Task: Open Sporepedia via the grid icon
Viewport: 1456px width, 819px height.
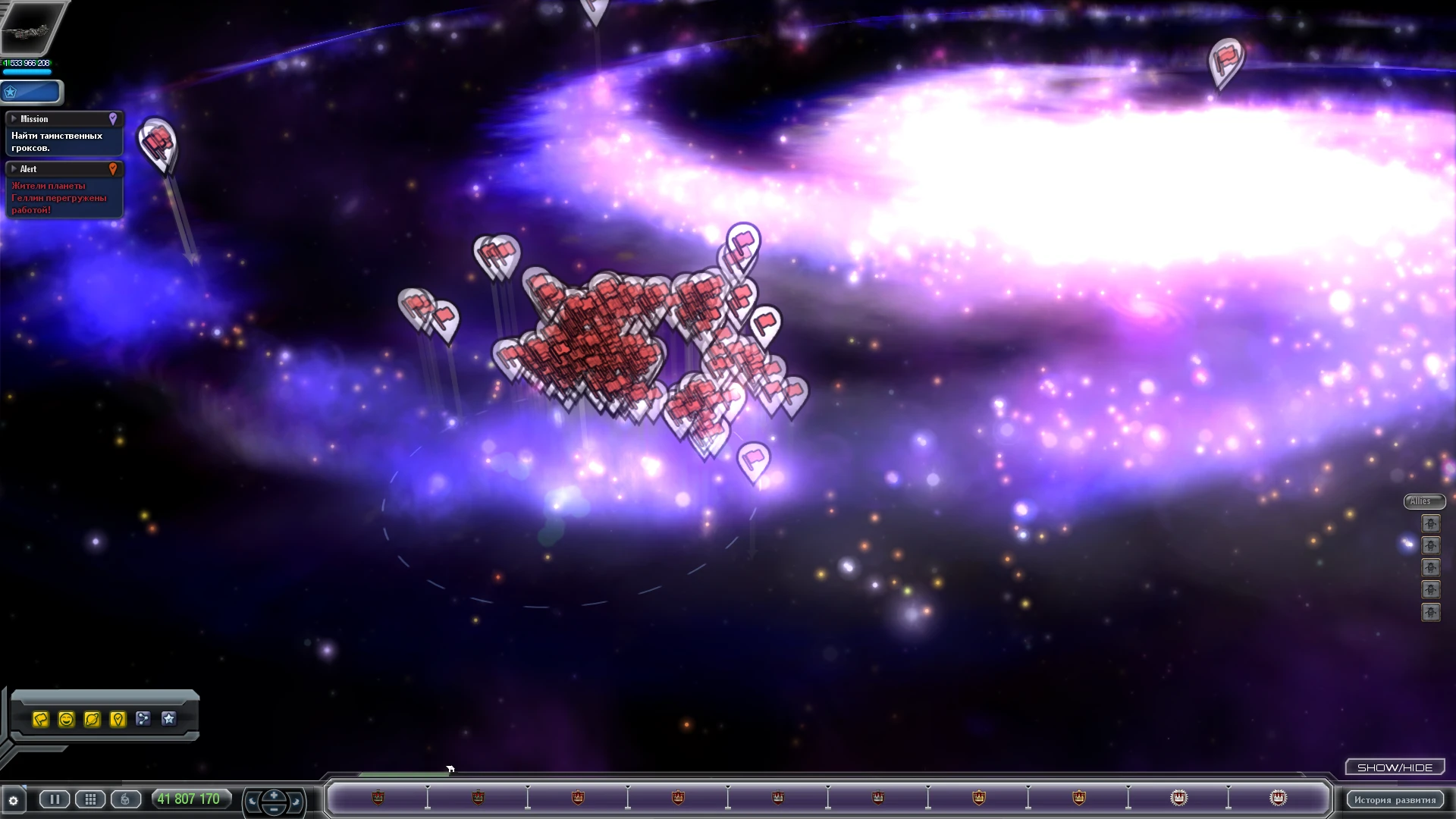Action: (x=90, y=799)
